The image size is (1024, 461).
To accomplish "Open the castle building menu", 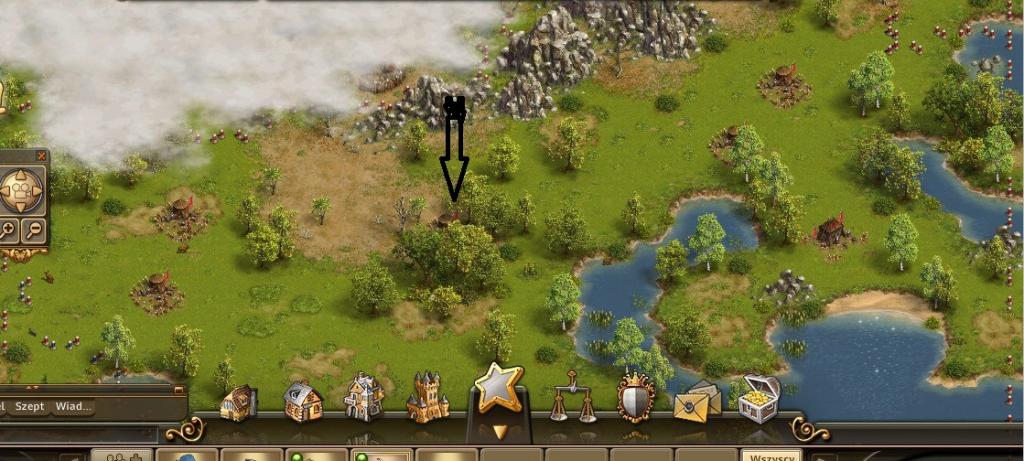I will pyautogui.click(x=428, y=396).
